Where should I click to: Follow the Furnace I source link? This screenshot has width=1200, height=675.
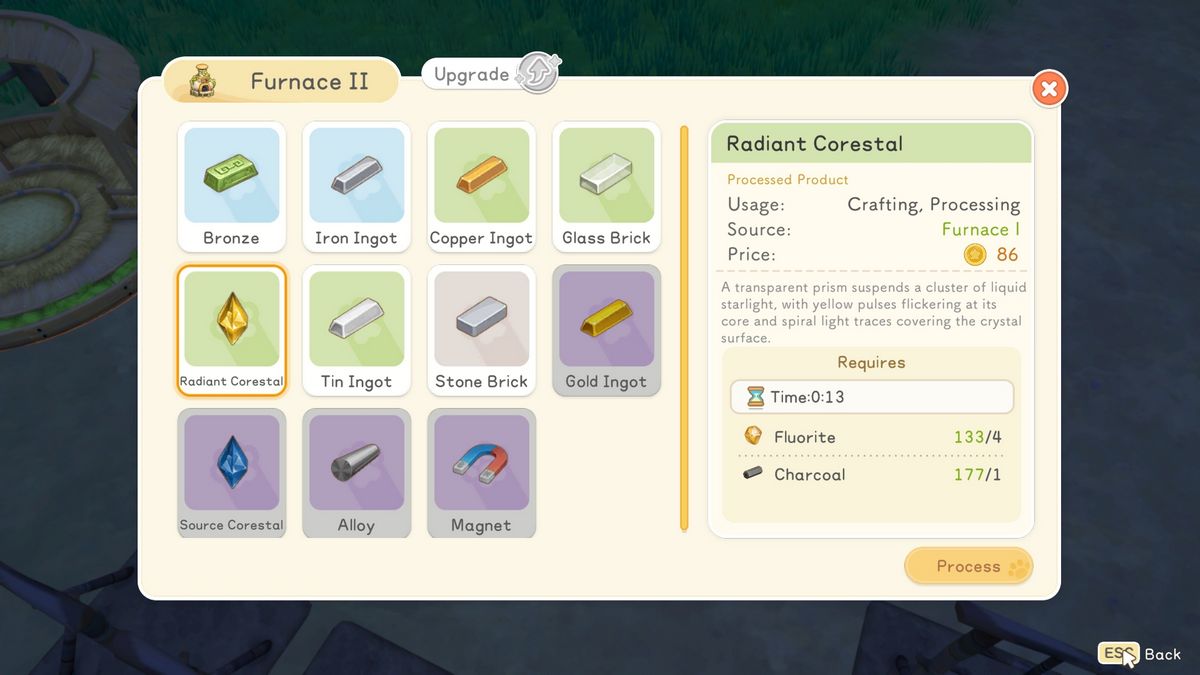tap(980, 229)
